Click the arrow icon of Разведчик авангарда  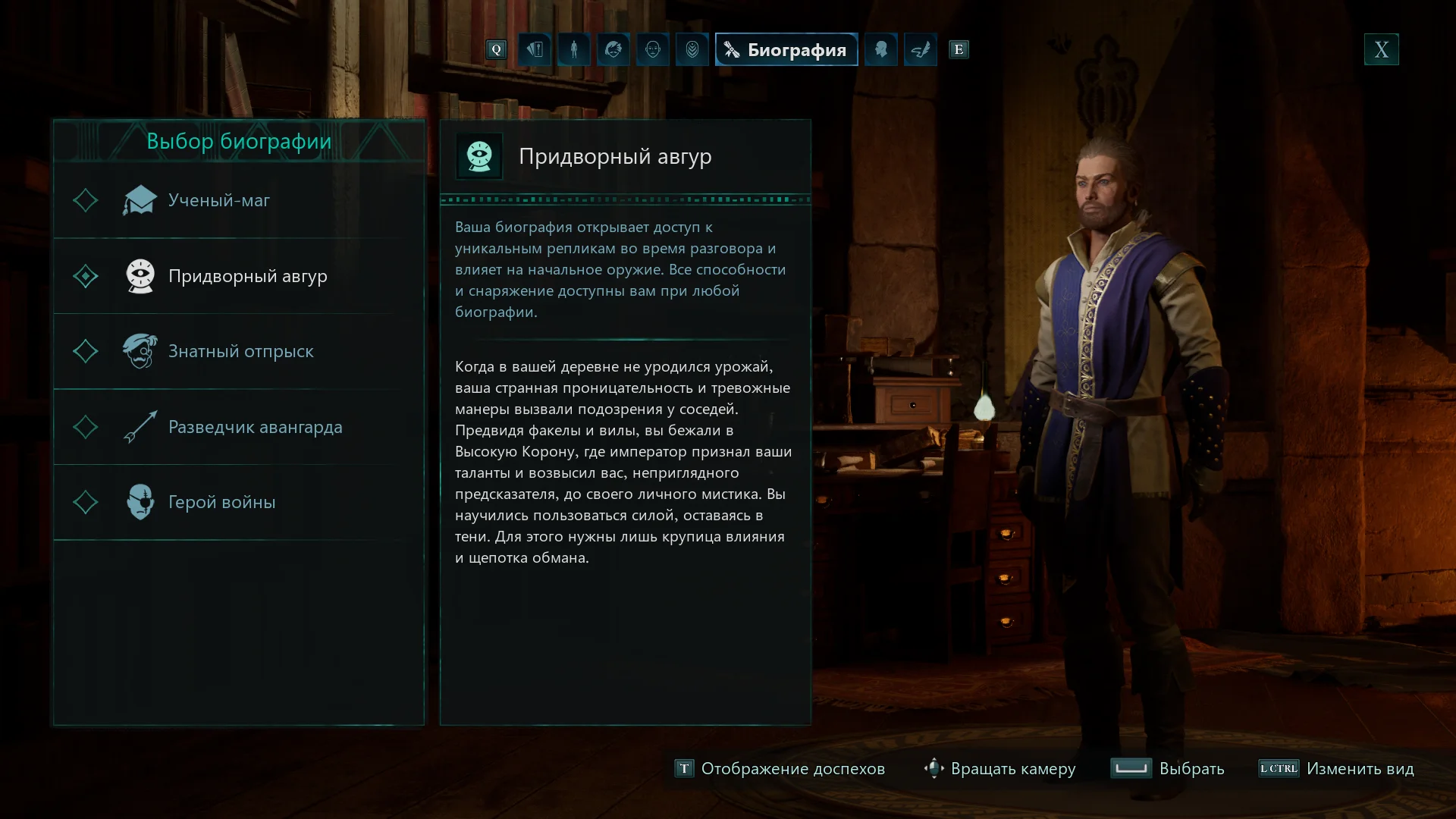(140, 427)
